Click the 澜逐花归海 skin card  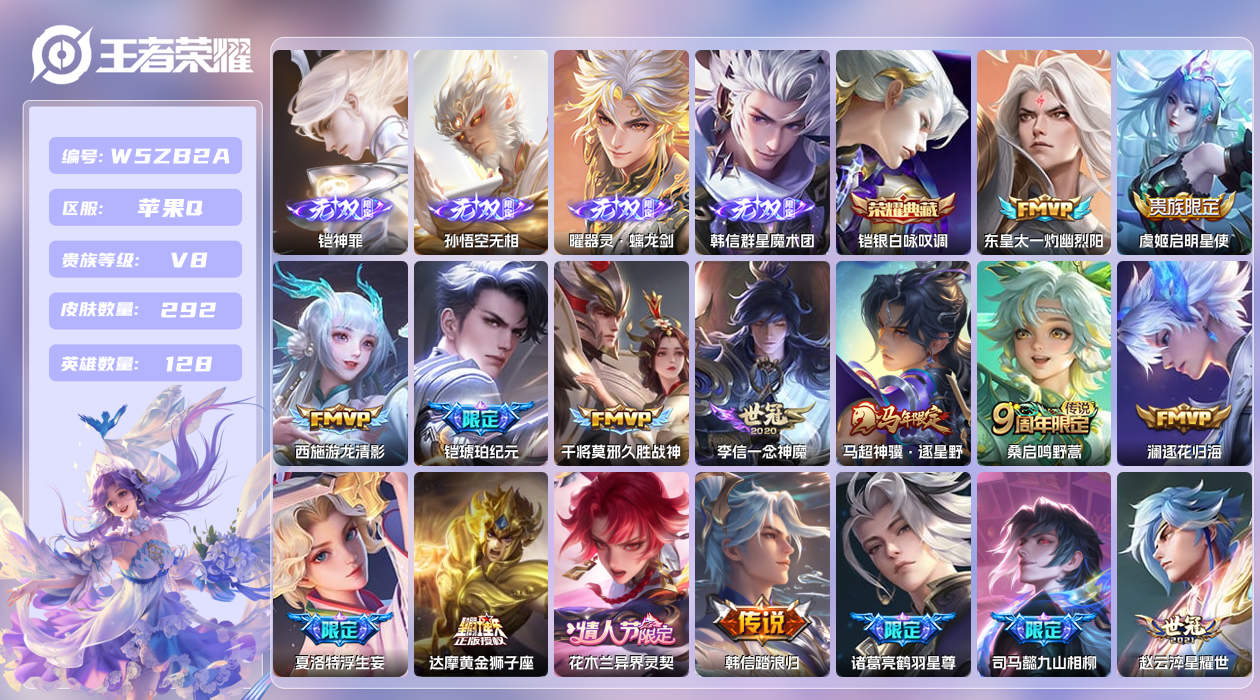pos(1183,363)
